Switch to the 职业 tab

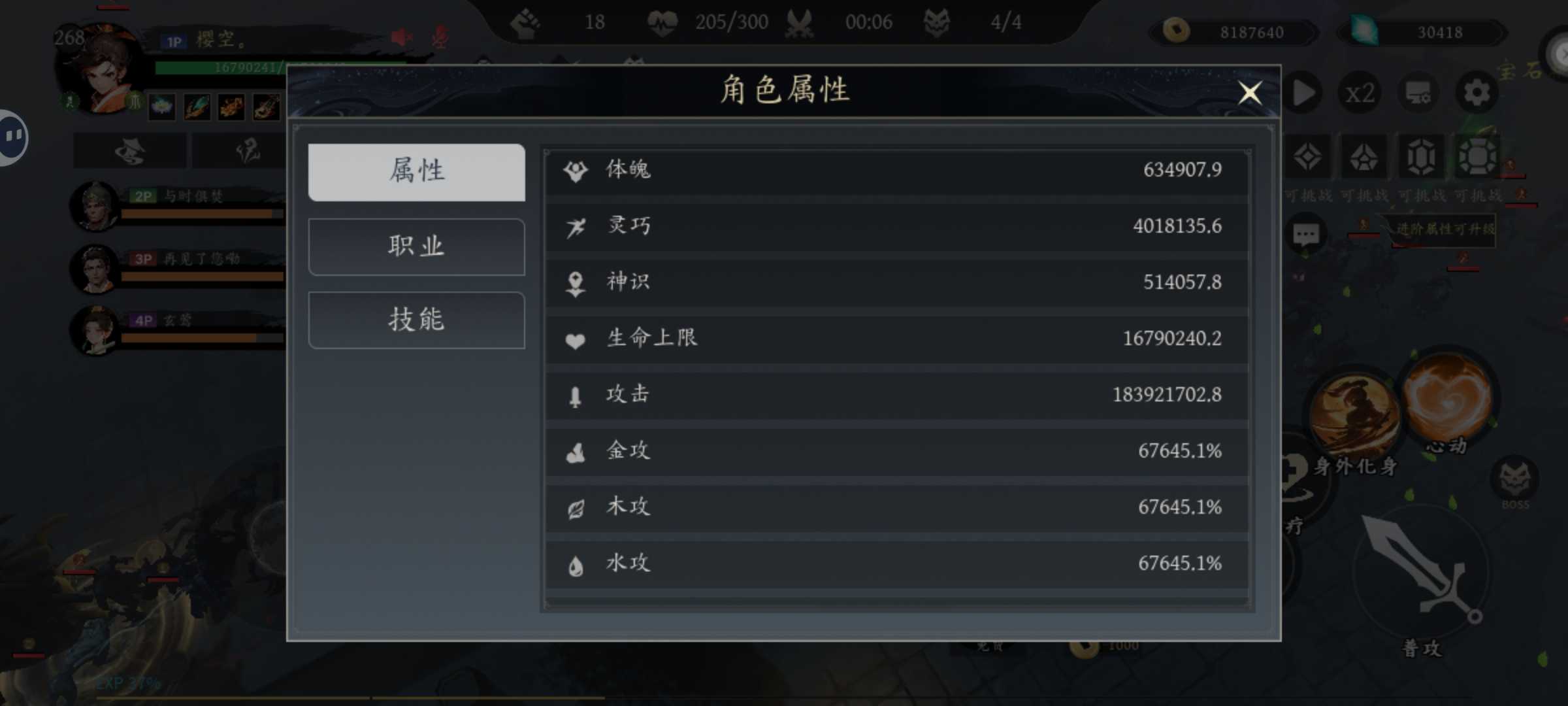point(416,246)
